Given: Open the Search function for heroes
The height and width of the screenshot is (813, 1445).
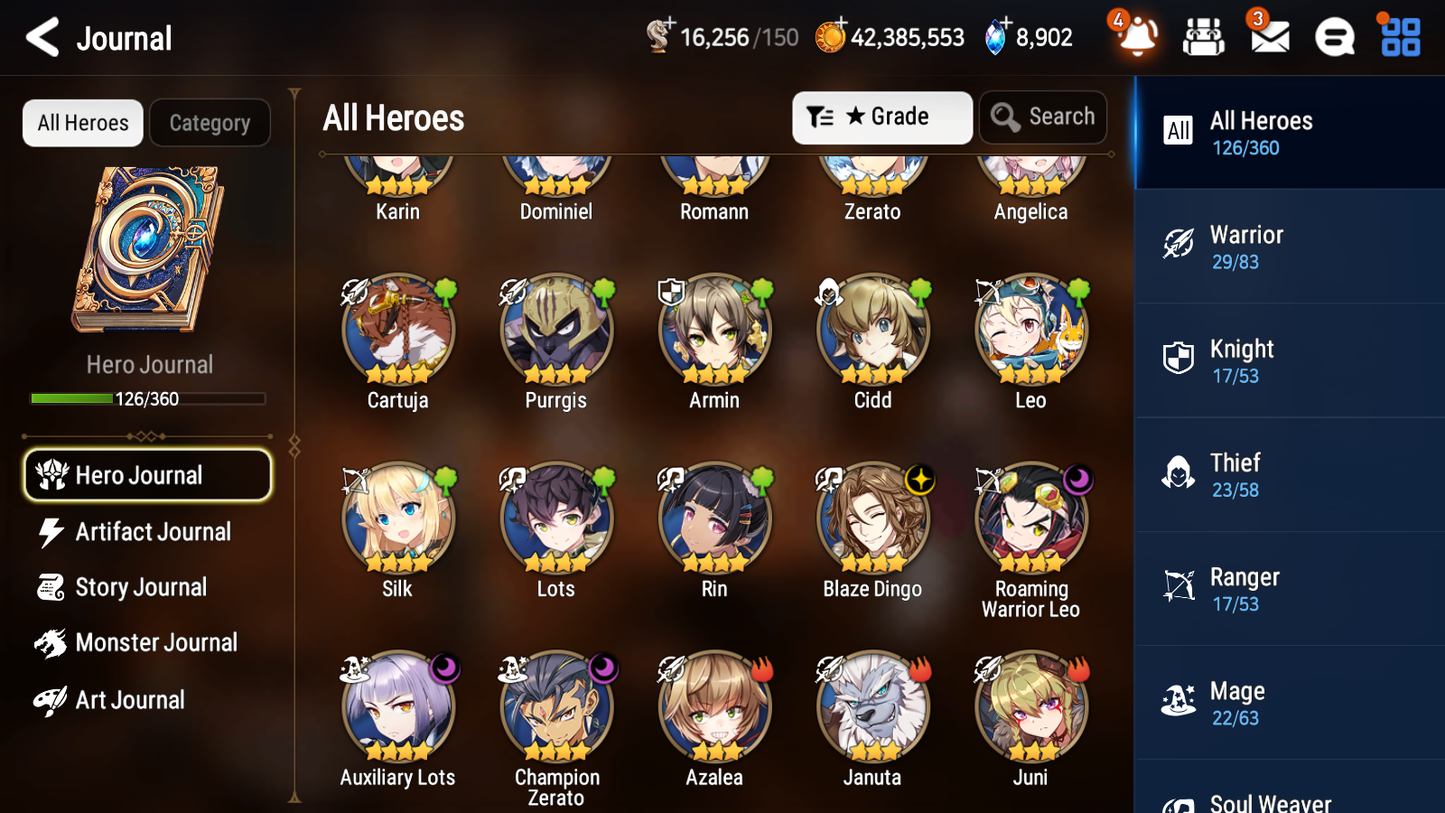Looking at the screenshot, I should [1043, 117].
